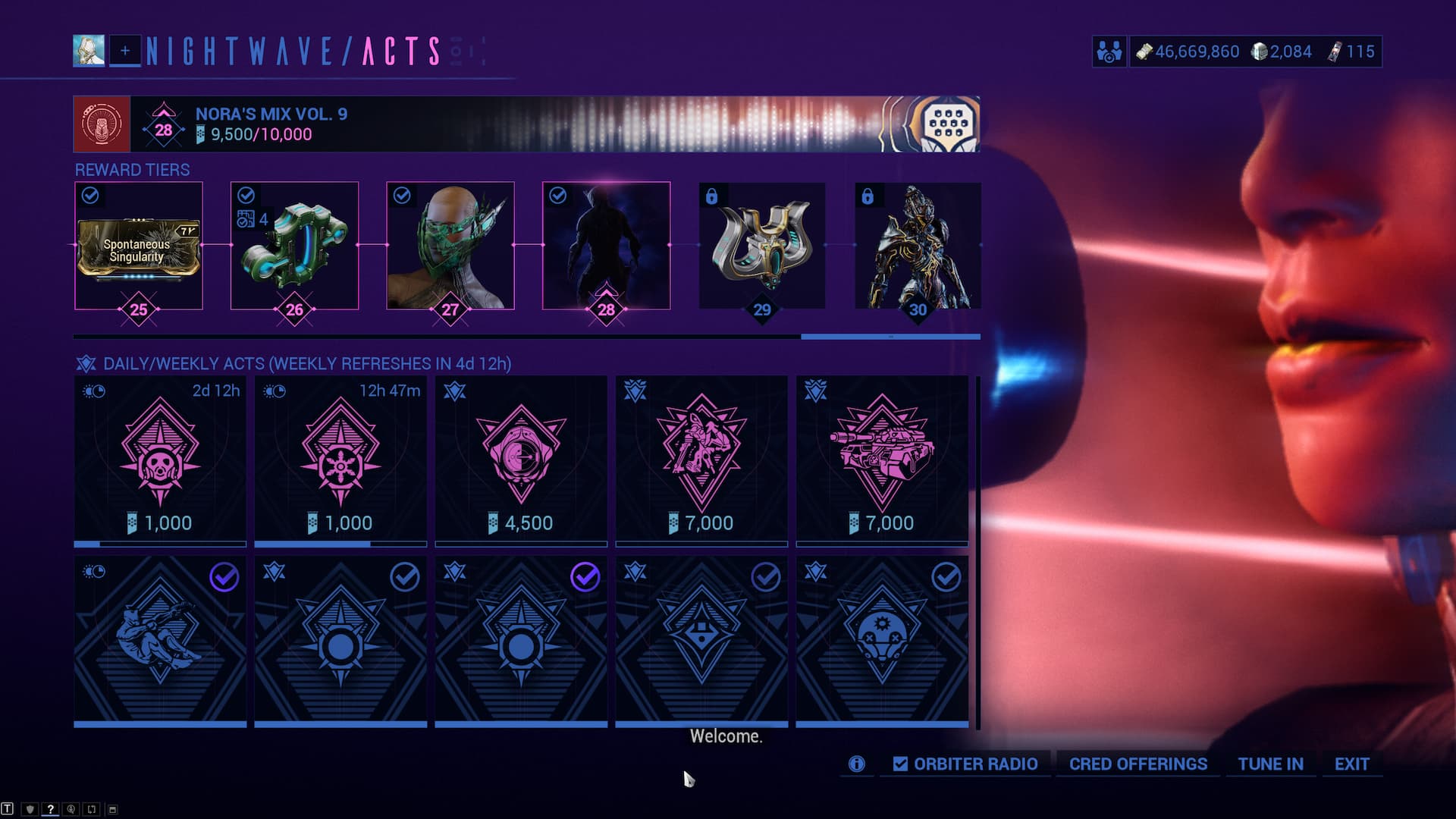Choose the current tier 28 reward

tap(606, 246)
